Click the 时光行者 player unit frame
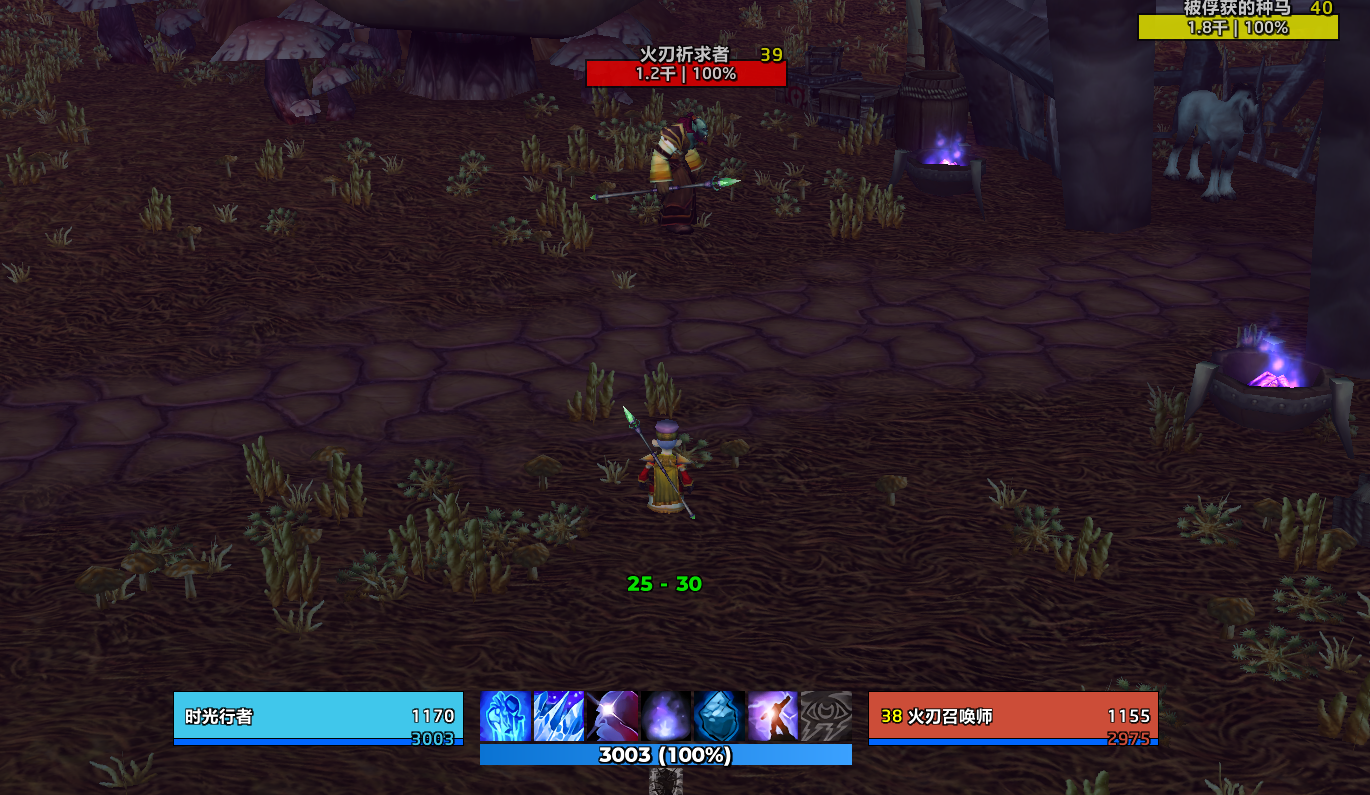This screenshot has height=795, width=1370. click(x=318, y=717)
